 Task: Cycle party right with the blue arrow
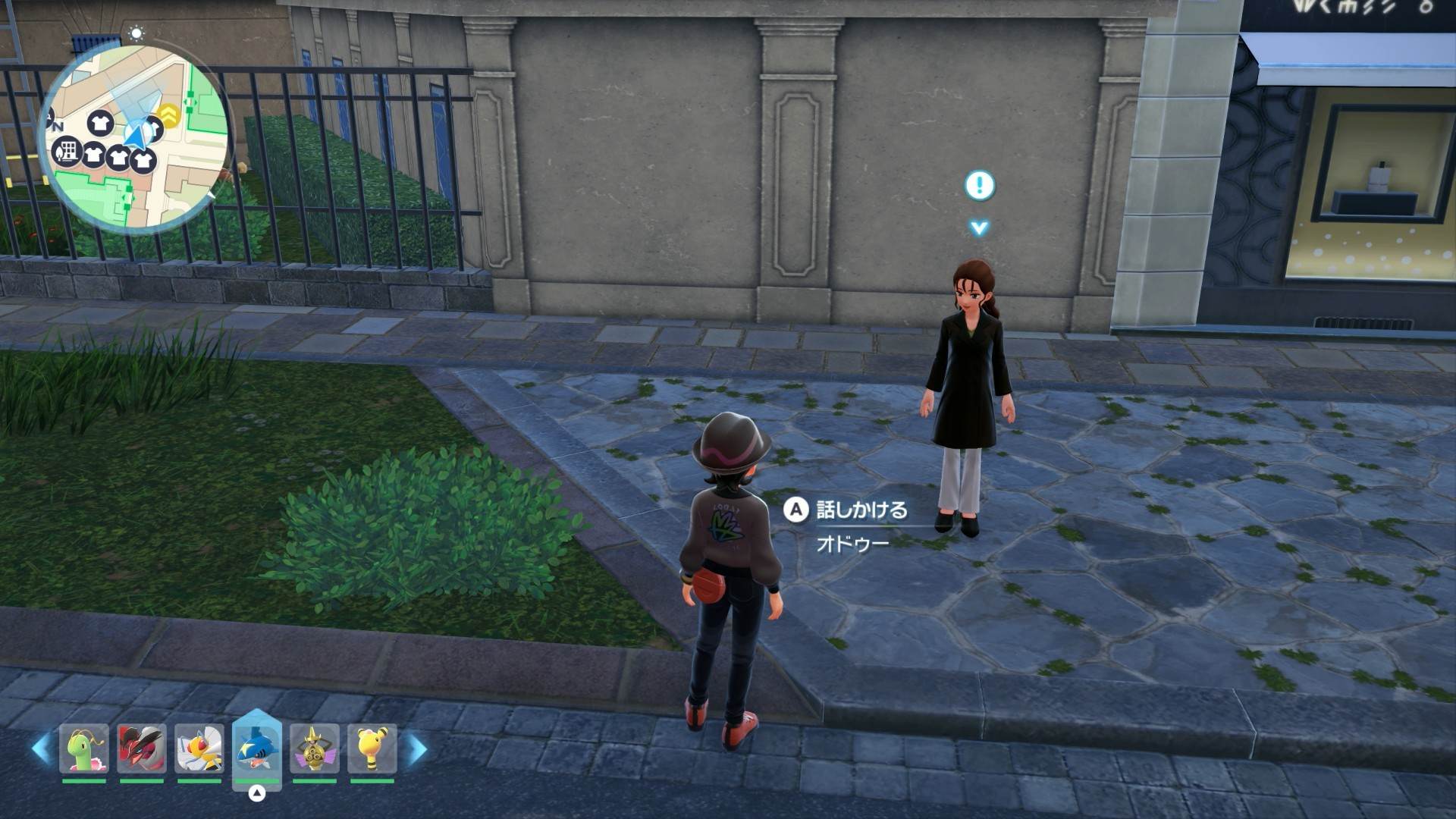coord(417,749)
